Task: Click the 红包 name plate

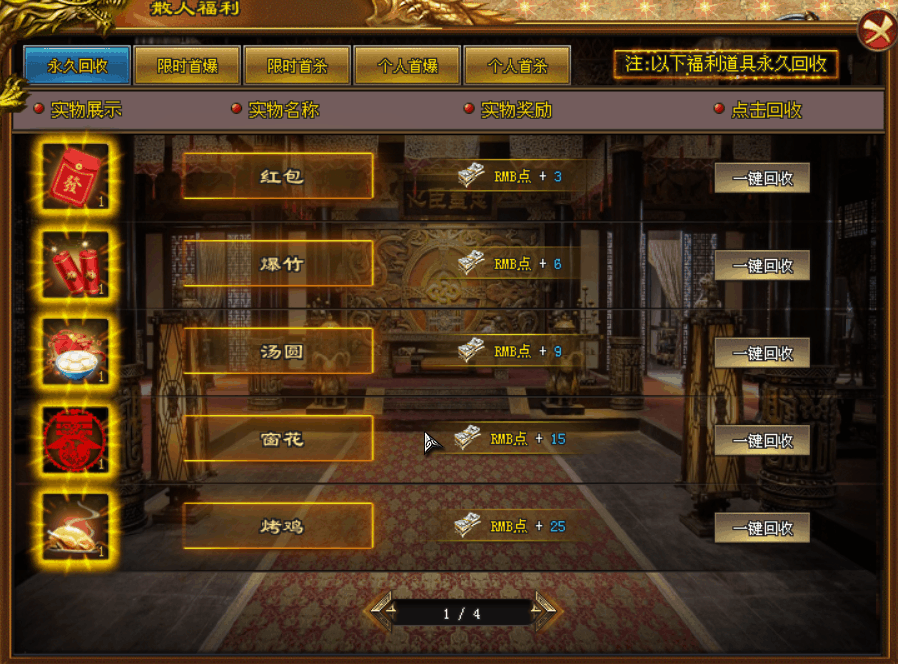Action: click(278, 176)
